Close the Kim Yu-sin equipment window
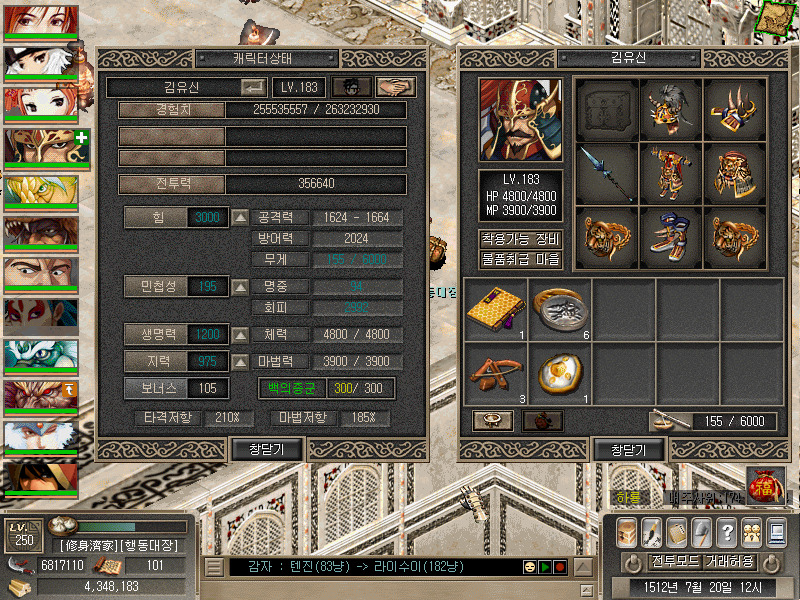Screen dimensions: 800x600 tap(629, 450)
